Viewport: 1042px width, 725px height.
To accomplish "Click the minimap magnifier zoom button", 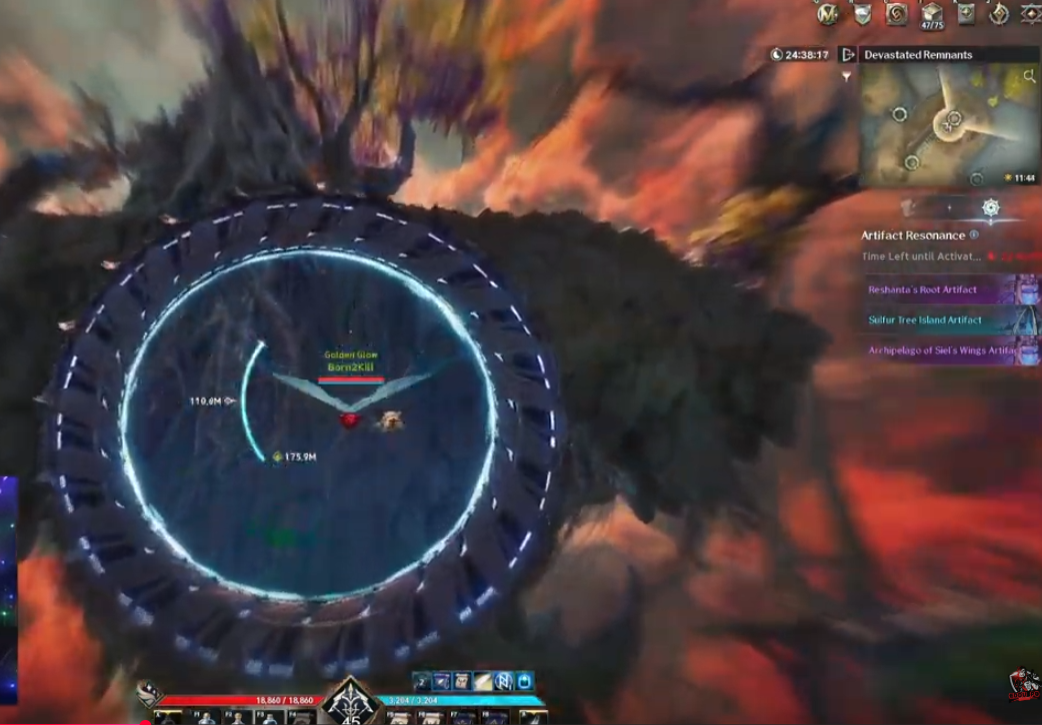I will [x=1030, y=76].
